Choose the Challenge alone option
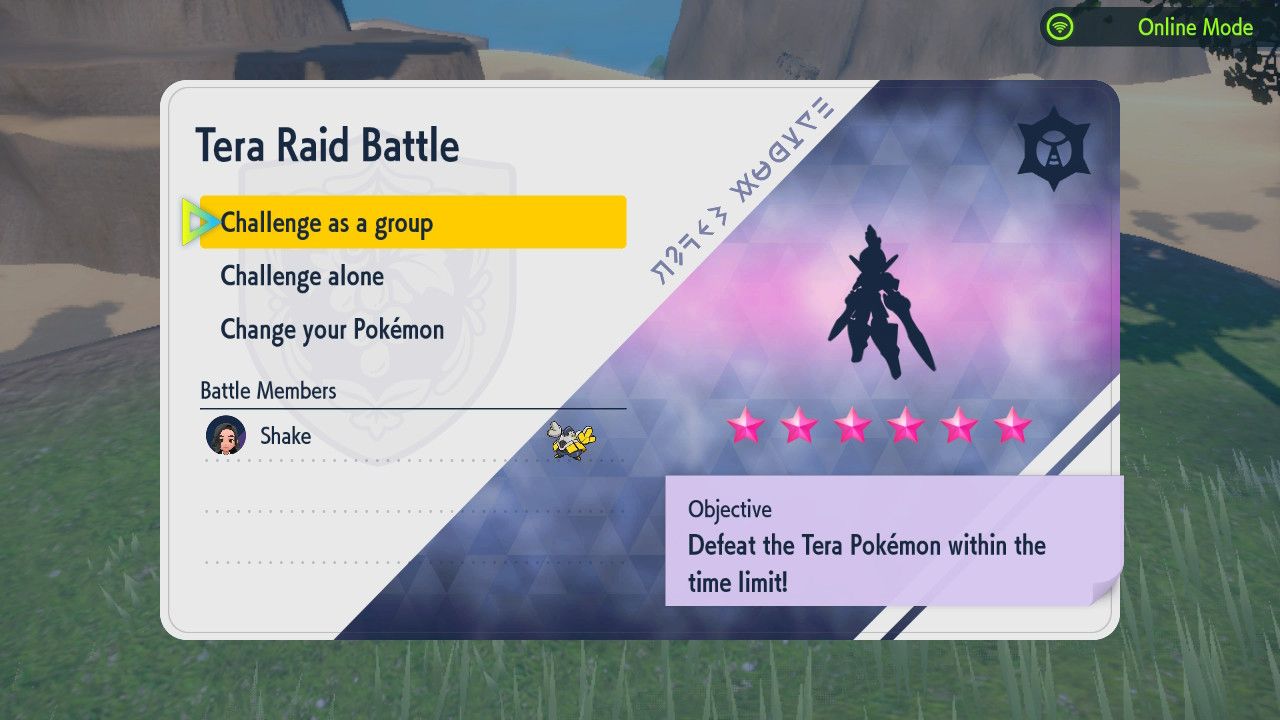 click(x=301, y=276)
